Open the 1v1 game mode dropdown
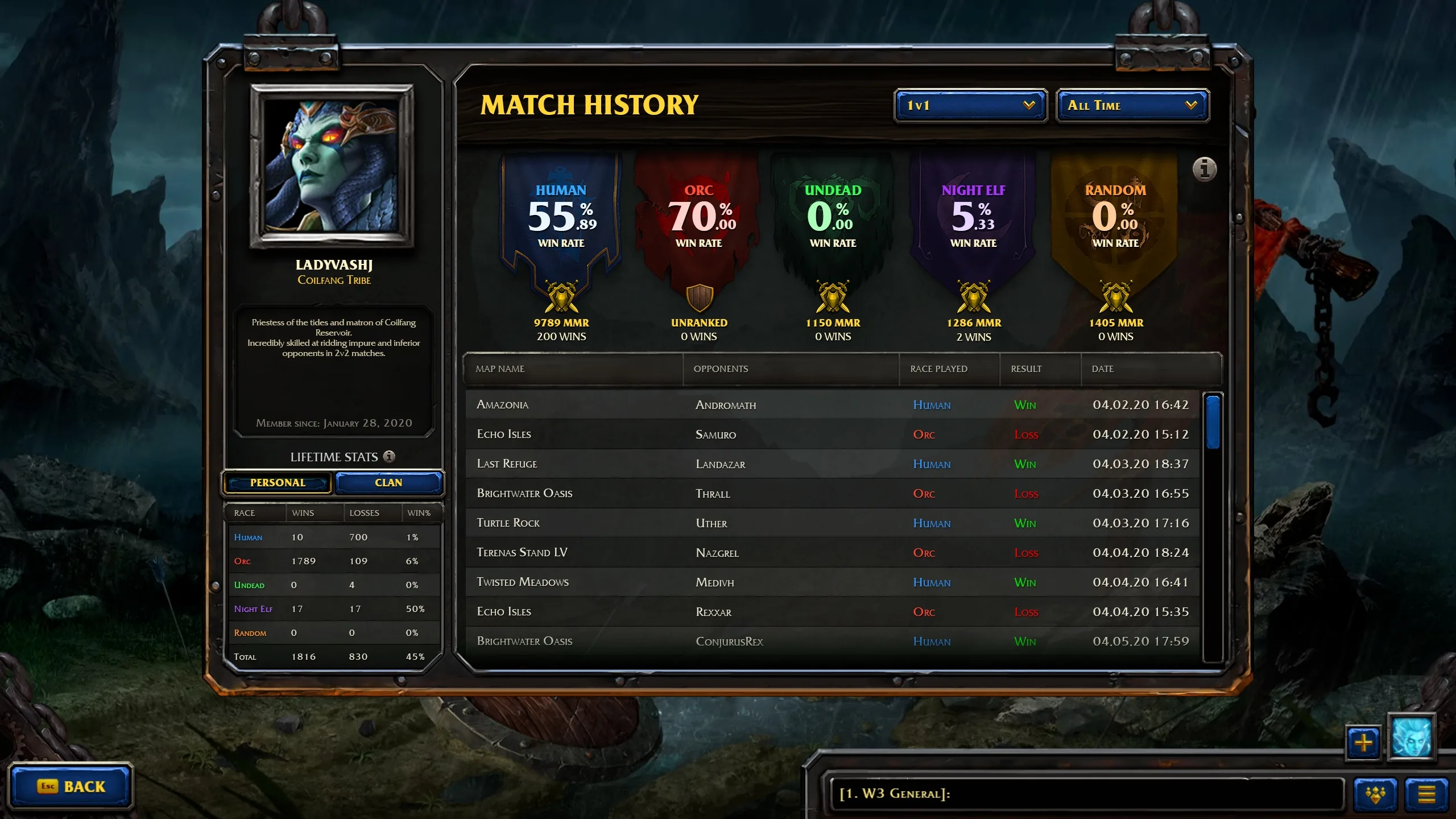The height and width of the screenshot is (819, 1456). (x=970, y=105)
